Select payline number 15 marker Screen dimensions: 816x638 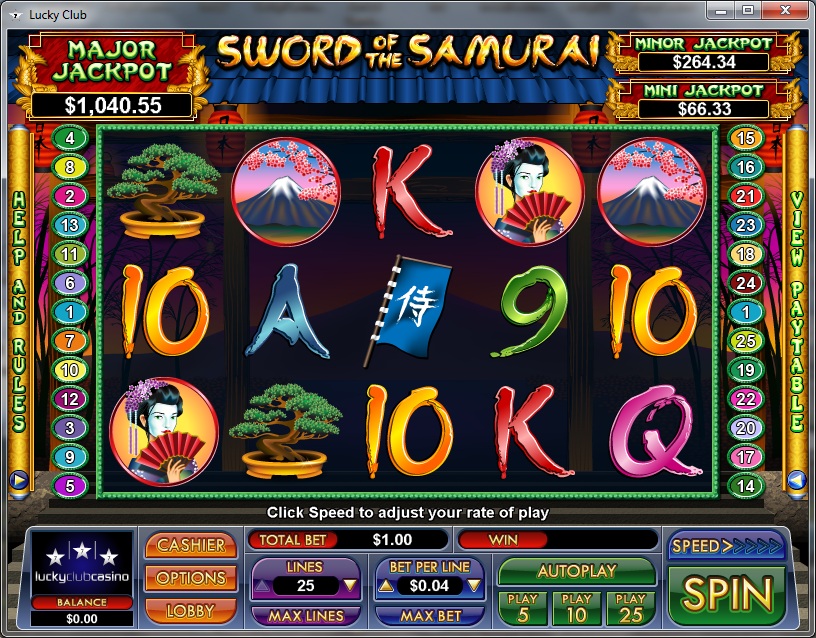pyautogui.click(x=744, y=138)
